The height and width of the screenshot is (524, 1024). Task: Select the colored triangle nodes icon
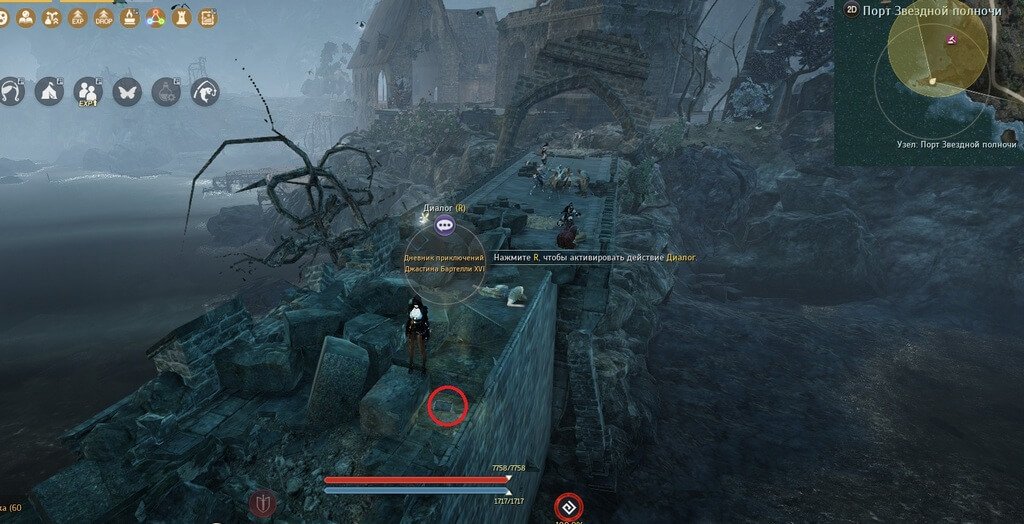click(155, 17)
